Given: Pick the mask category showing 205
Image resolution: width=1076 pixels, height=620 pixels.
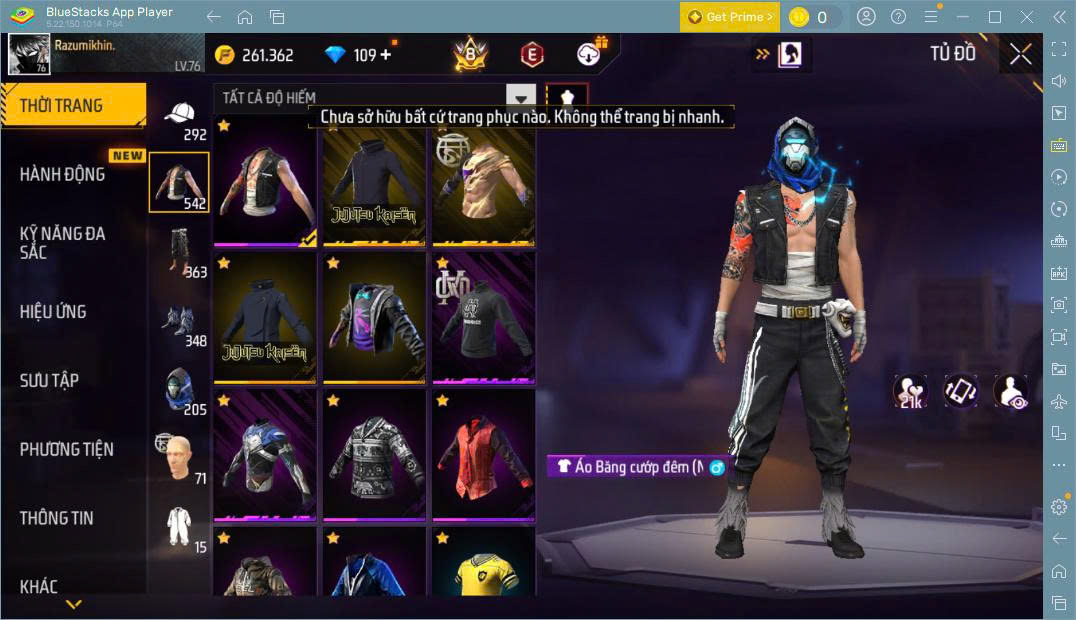Looking at the screenshot, I should 179,390.
